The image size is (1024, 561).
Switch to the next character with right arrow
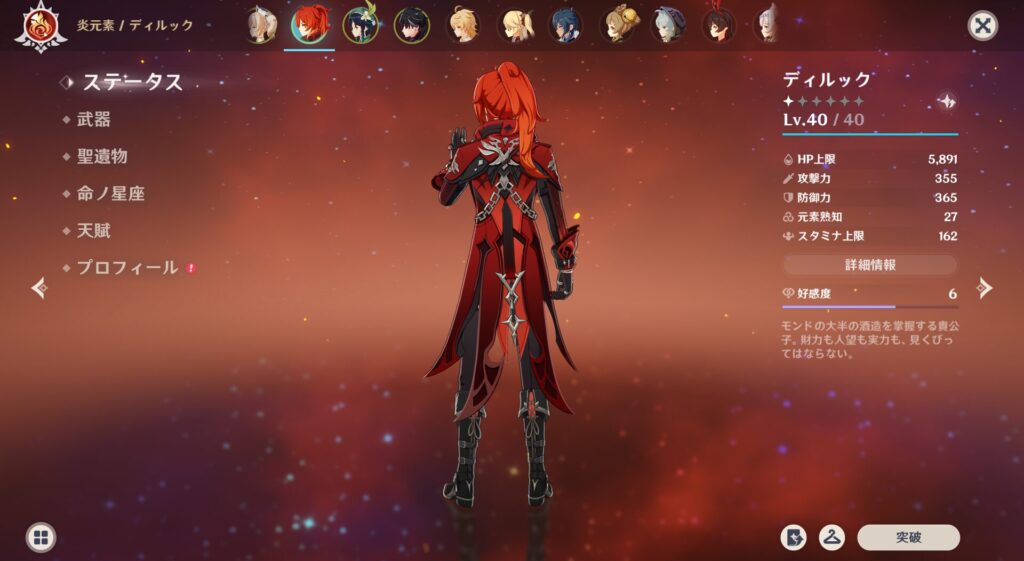point(985,288)
